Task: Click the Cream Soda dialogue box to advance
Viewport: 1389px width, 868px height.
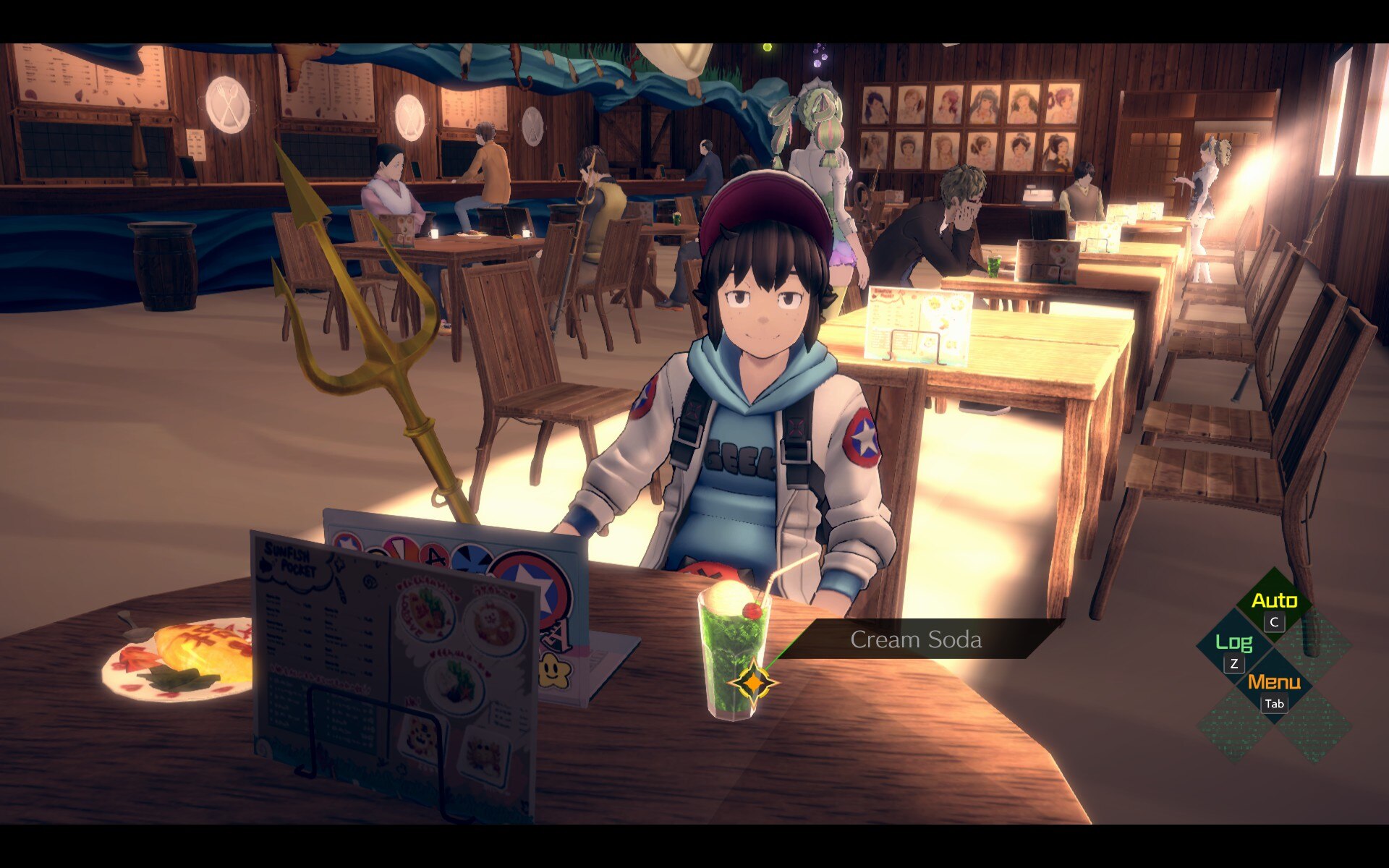Action: [916, 639]
